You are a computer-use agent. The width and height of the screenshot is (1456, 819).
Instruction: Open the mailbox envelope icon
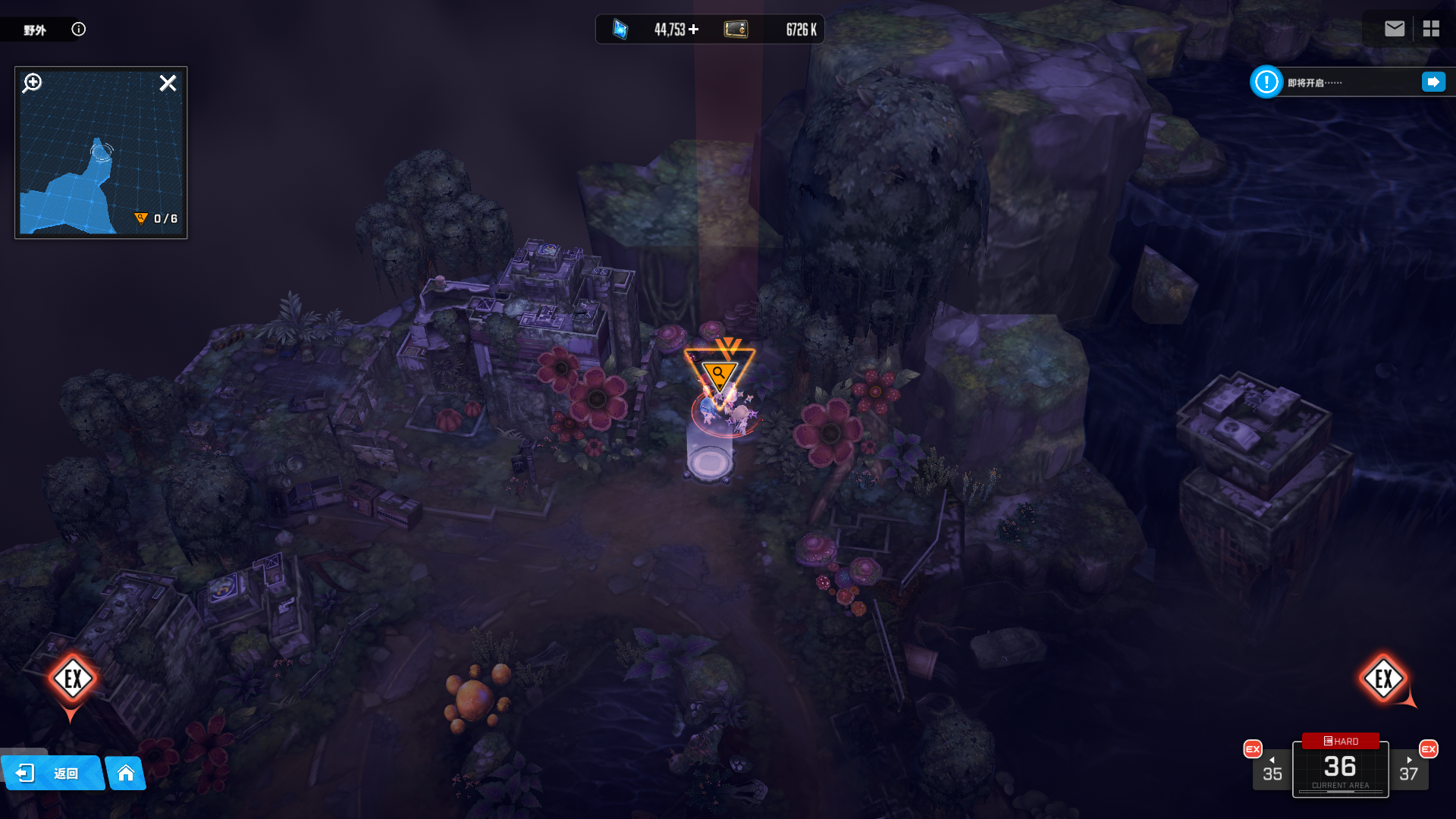(x=1394, y=29)
